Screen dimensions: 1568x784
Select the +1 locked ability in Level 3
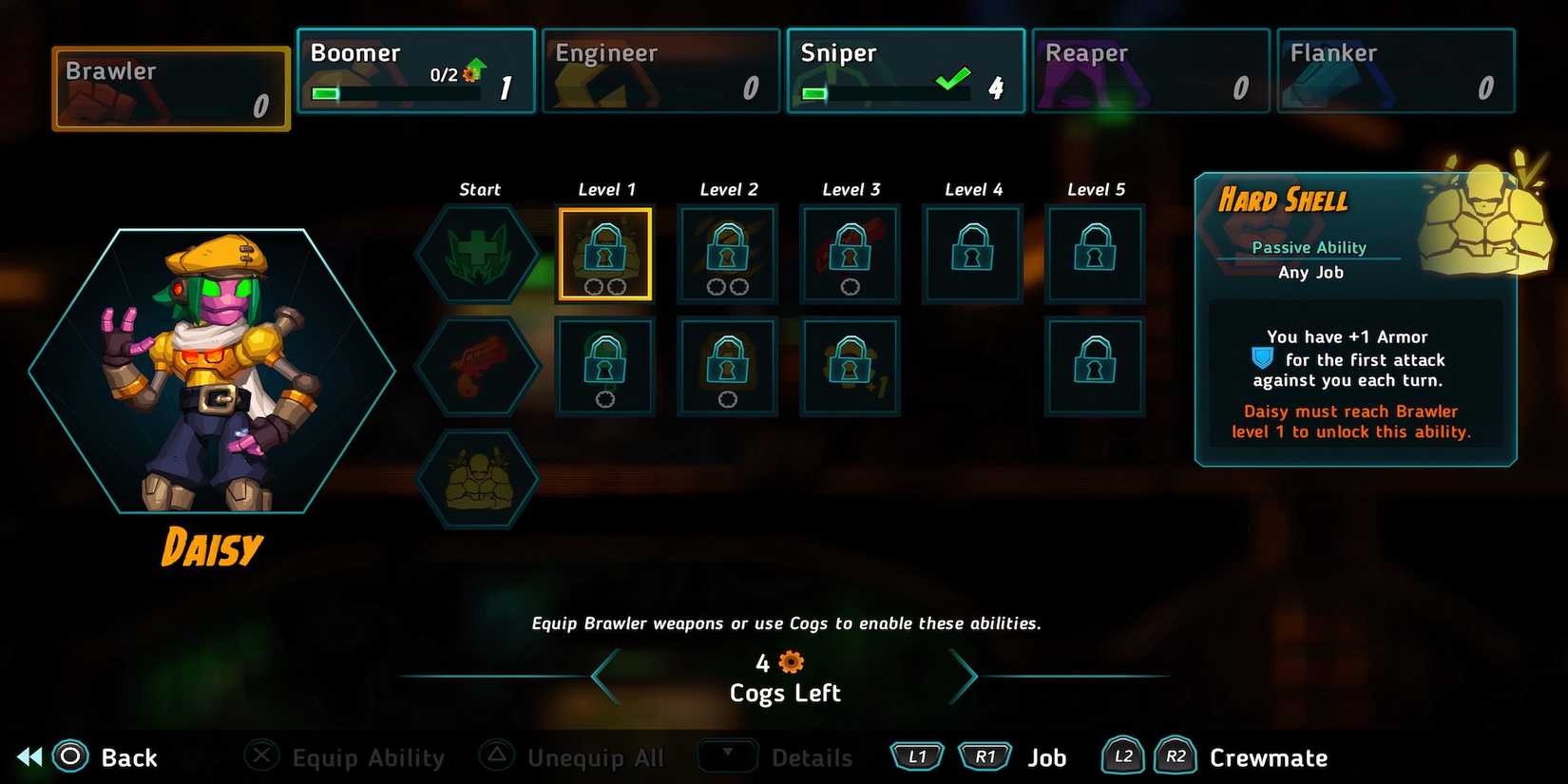849,366
